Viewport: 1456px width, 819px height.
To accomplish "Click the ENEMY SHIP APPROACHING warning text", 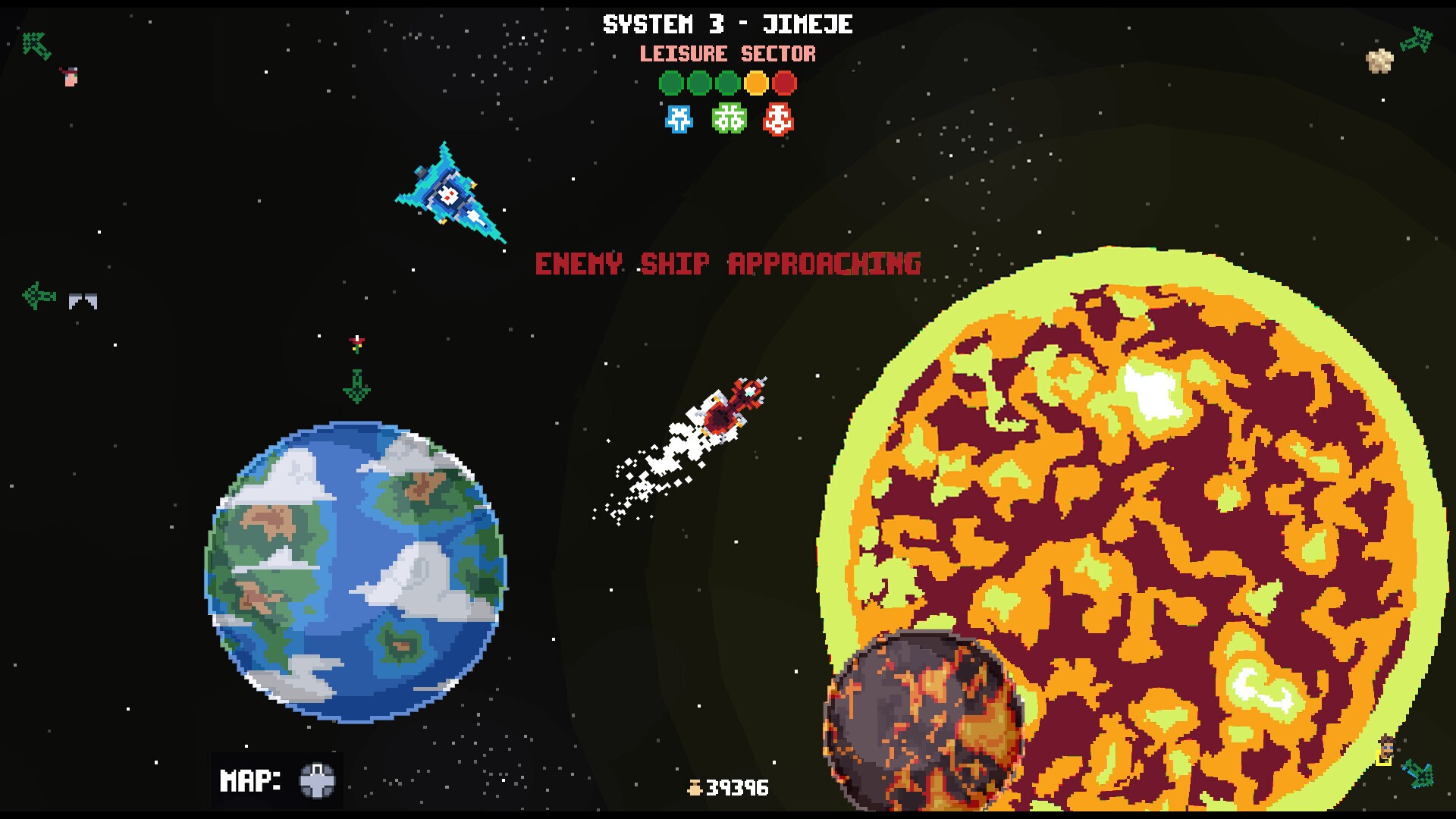I will pos(727,264).
